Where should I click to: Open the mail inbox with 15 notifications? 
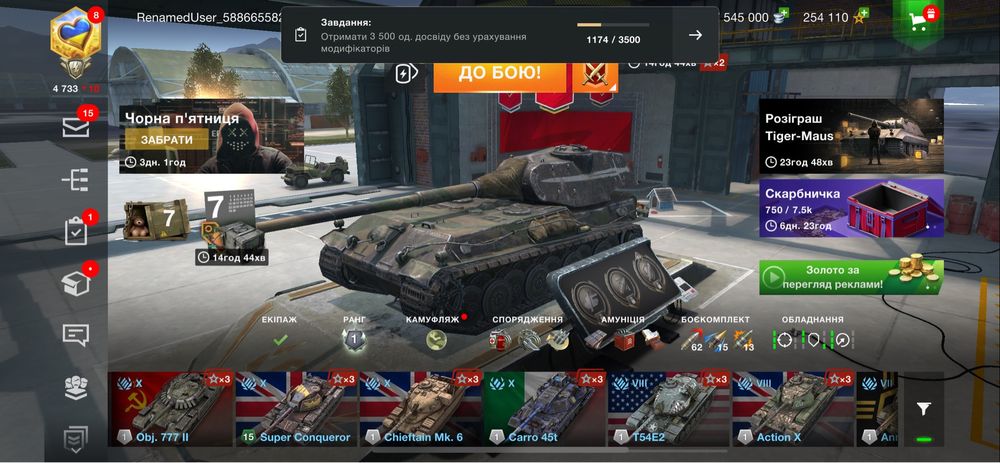[x=76, y=127]
